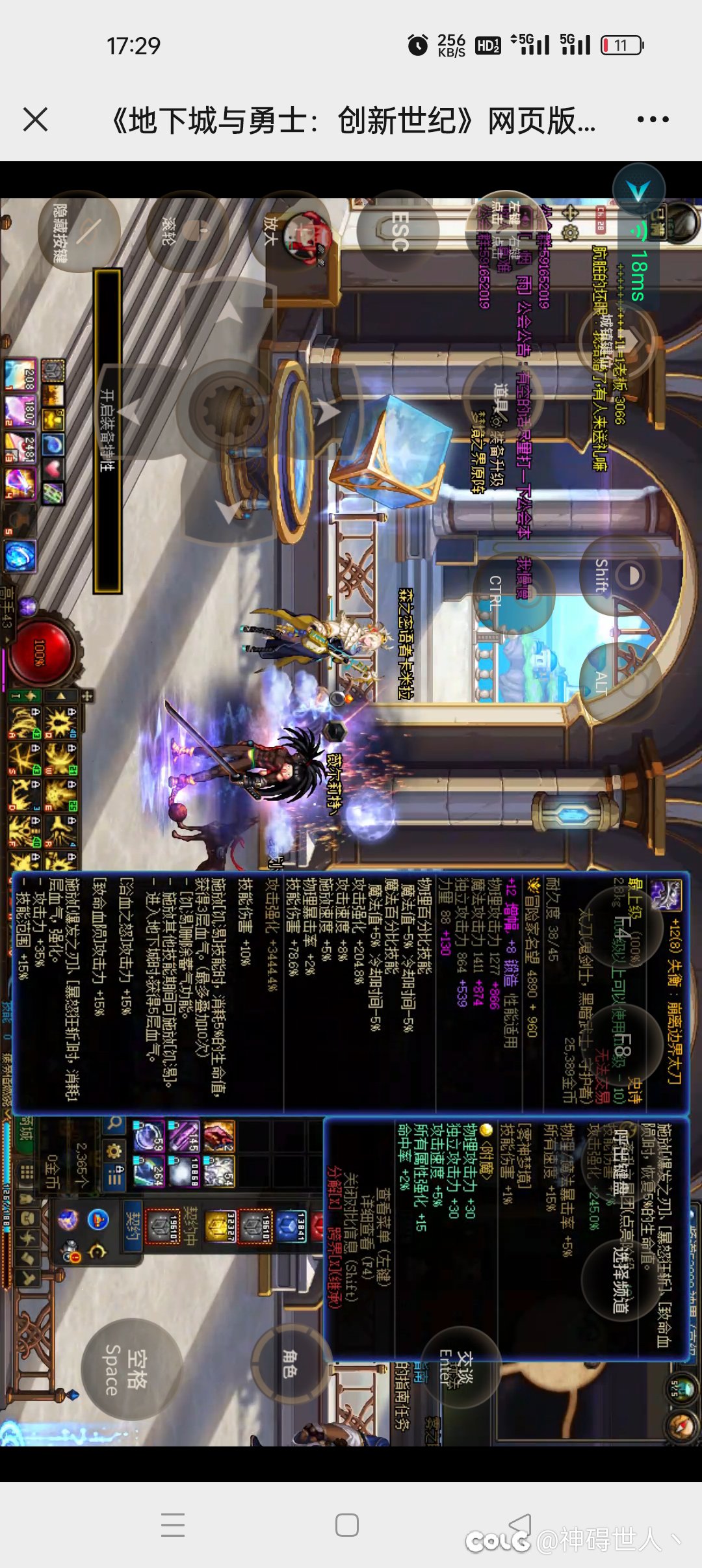Tap the 放大 zoom button
Image resolution: width=702 pixels, height=1568 pixels.
(289, 232)
